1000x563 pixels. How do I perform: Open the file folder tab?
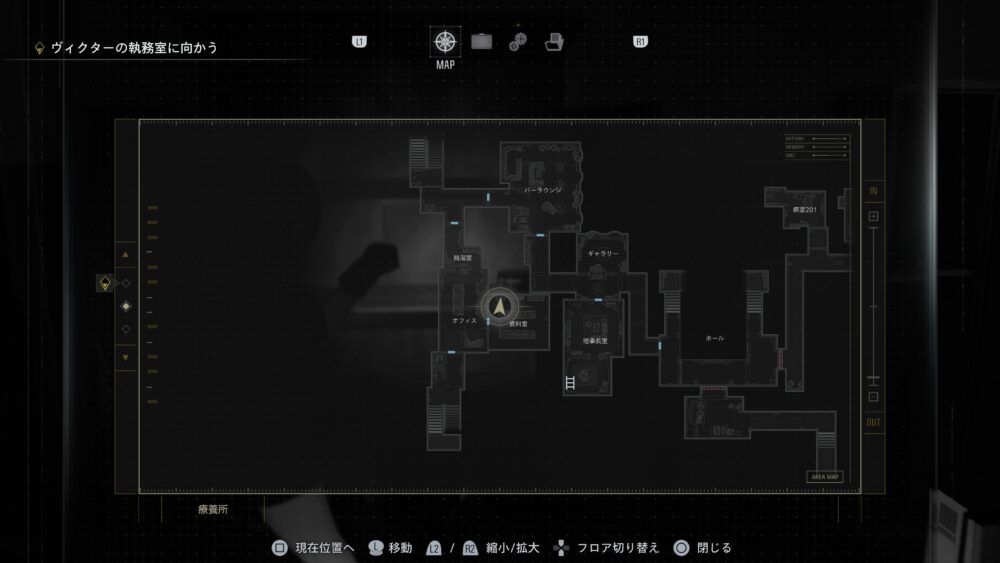pos(554,42)
